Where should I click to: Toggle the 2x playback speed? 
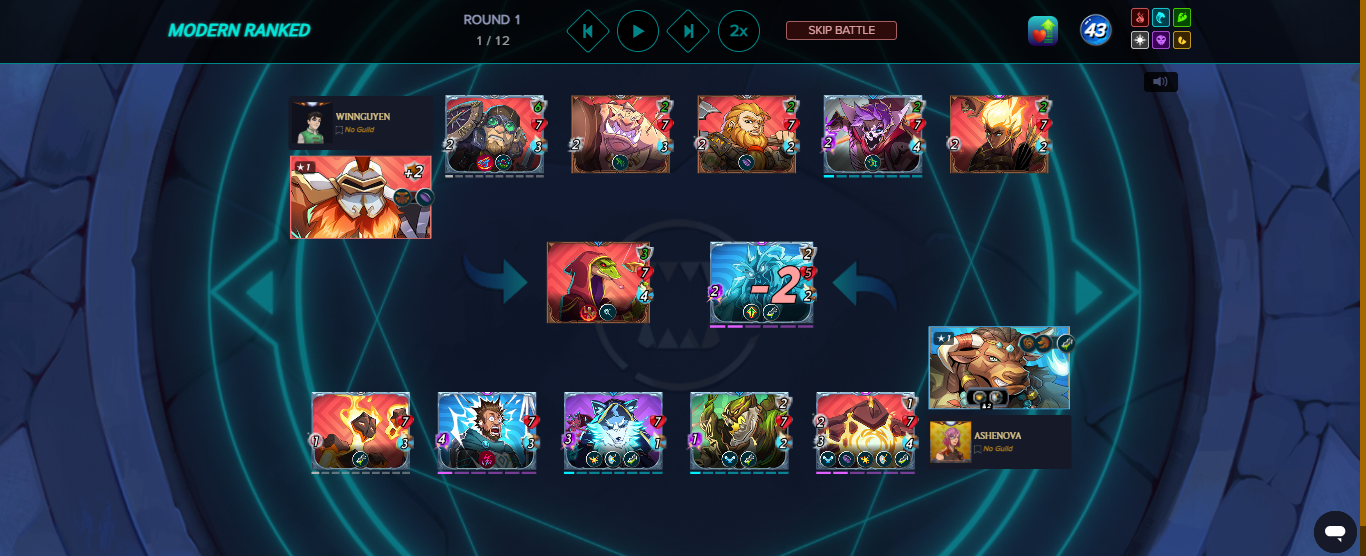click(x=738, y=31)
